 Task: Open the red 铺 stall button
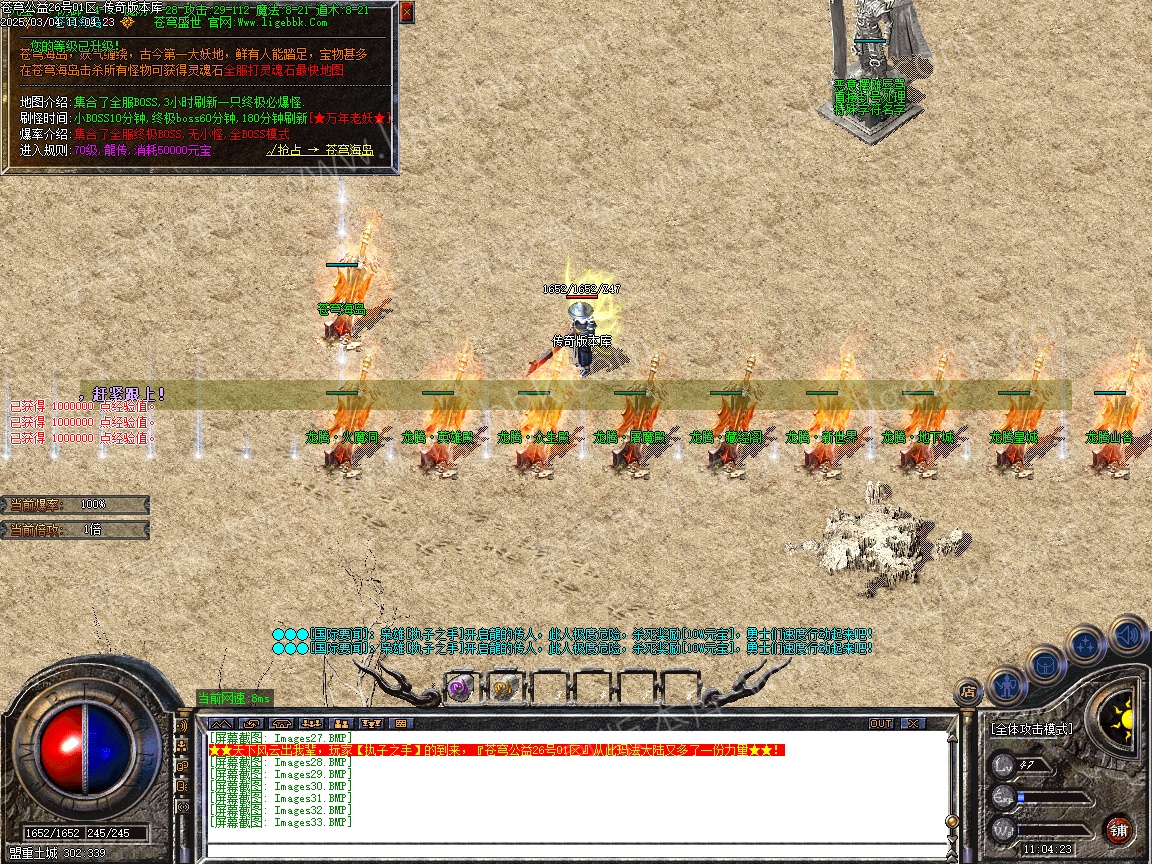tap(1118, 830)
